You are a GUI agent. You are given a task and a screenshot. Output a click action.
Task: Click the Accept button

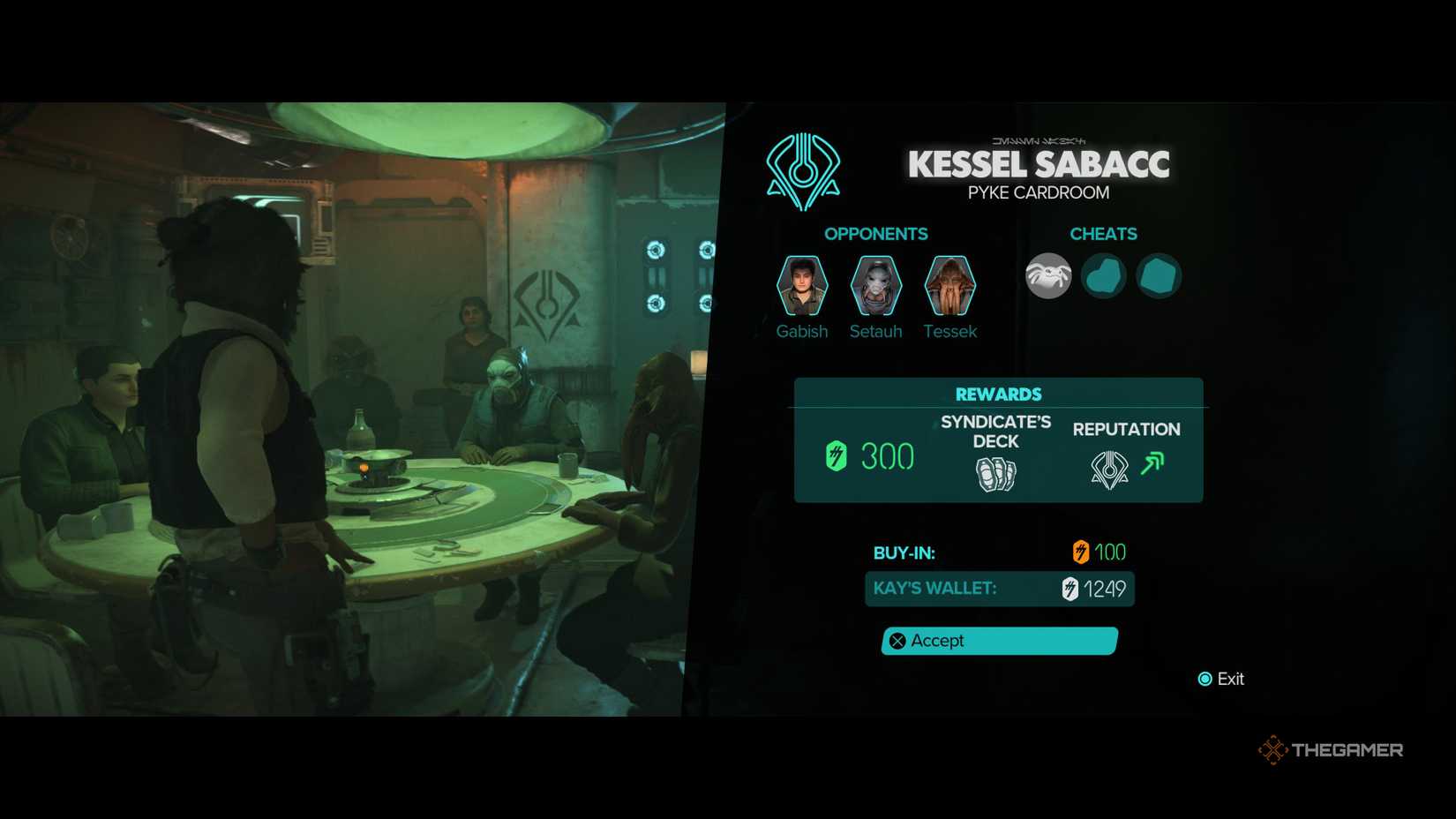(x=998, y=641)
